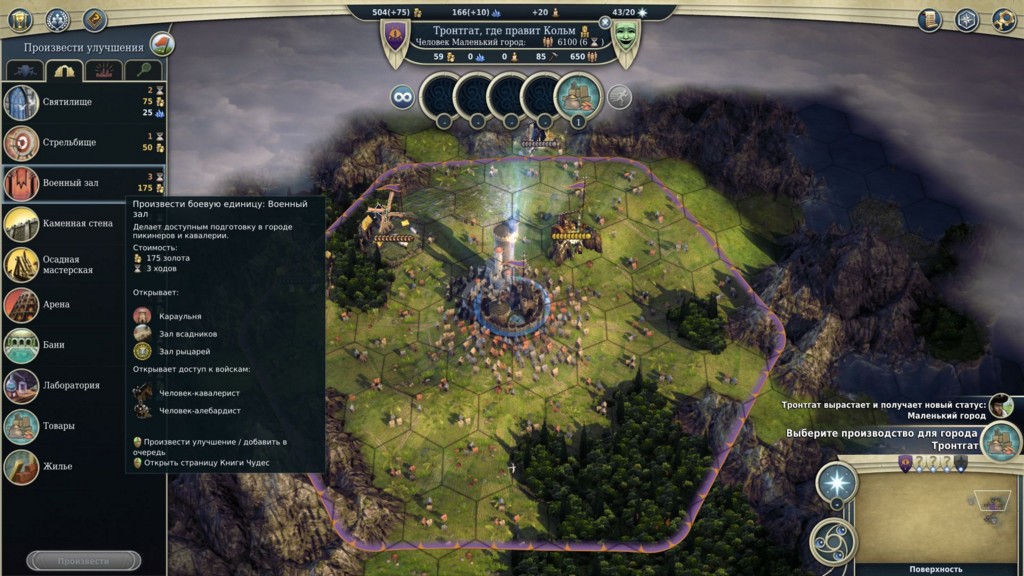The width and height of the screenshot is (1024, 576).
Task: Close the city panel with the X
Action: 604,21
